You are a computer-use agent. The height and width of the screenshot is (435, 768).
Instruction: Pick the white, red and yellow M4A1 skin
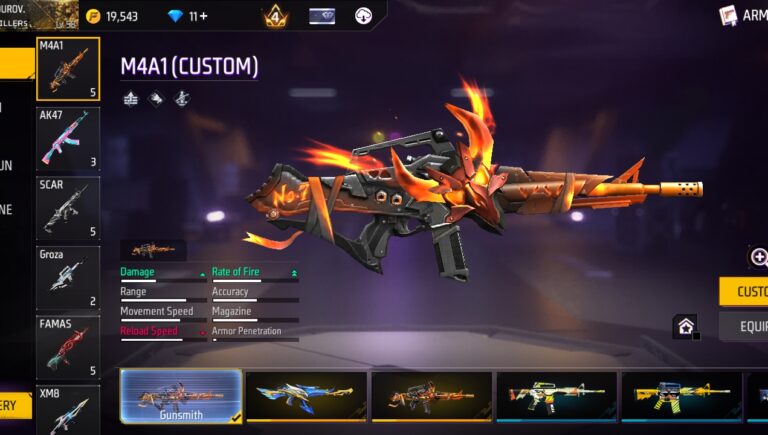[x=556, y=397]
